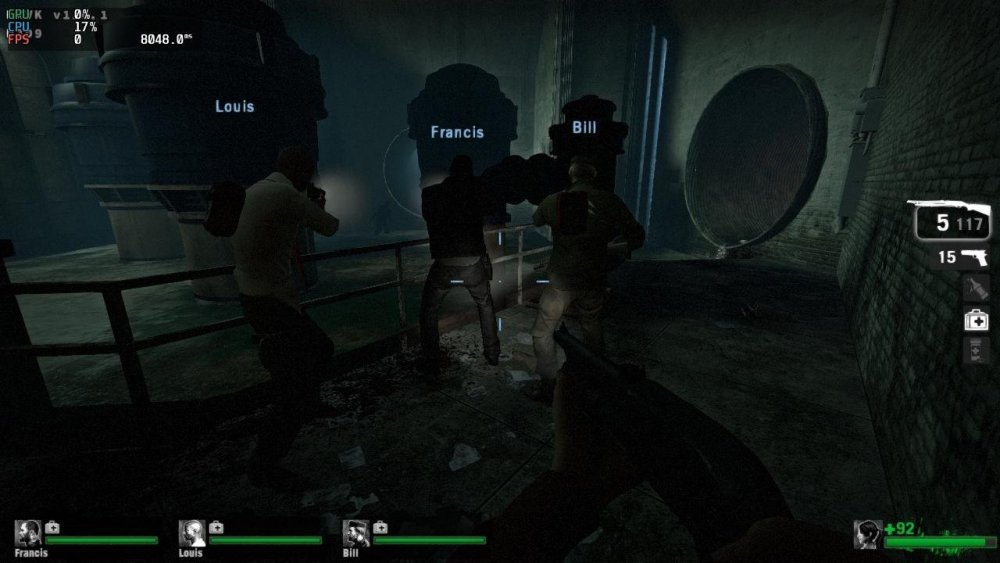Choose the first aid kit slot
This screenshot has height=563, width=1000.
point(976,320)
